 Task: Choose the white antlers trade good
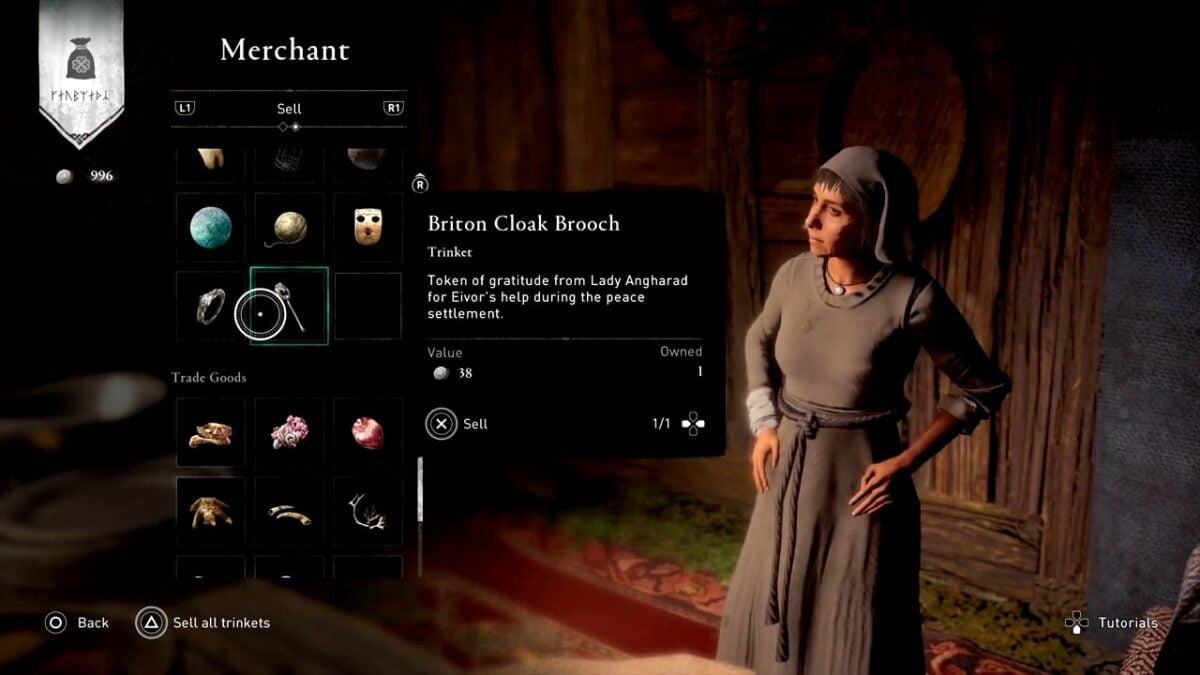point(367,510)
